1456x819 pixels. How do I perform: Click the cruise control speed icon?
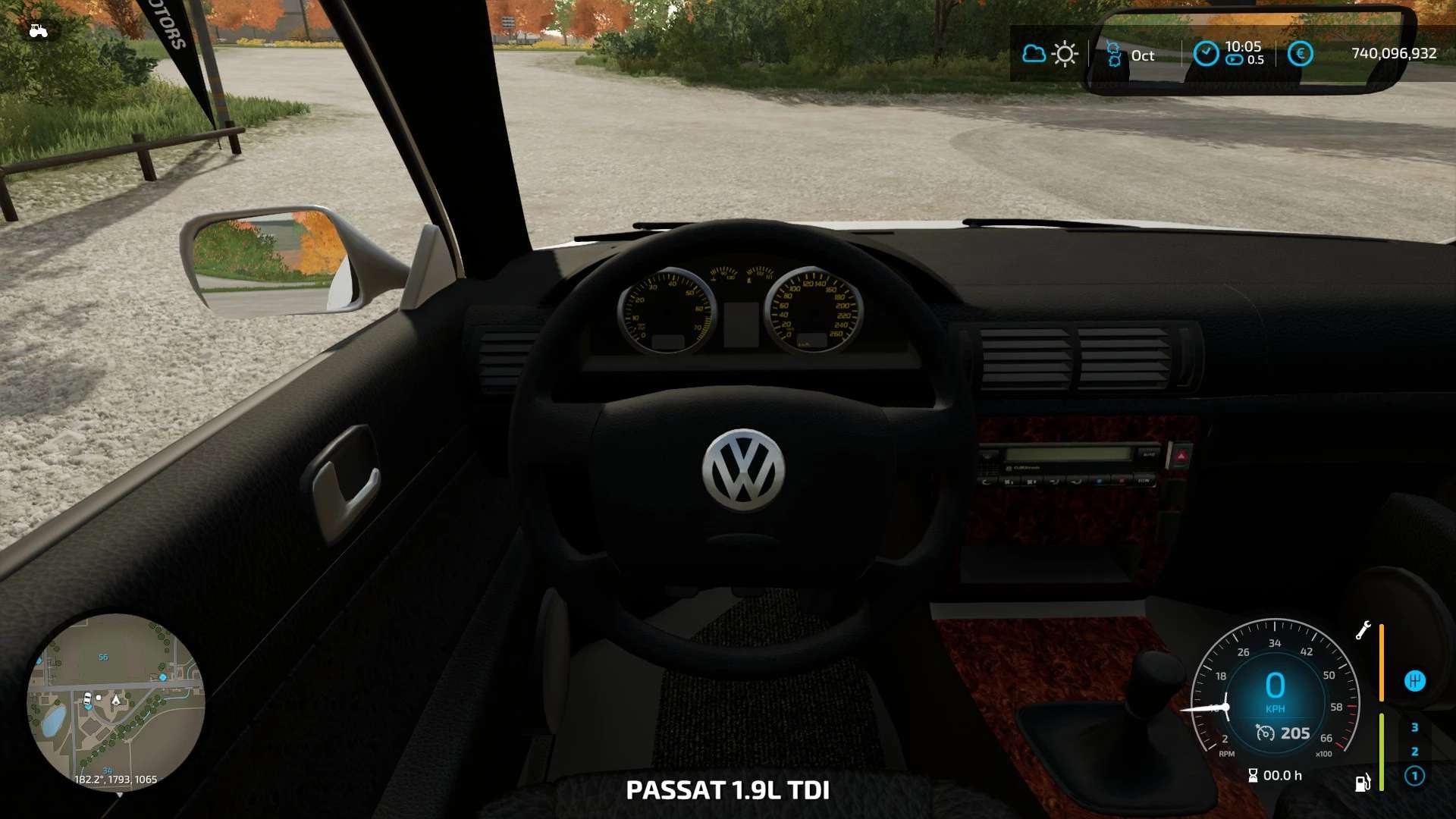tap(1265, 733)
